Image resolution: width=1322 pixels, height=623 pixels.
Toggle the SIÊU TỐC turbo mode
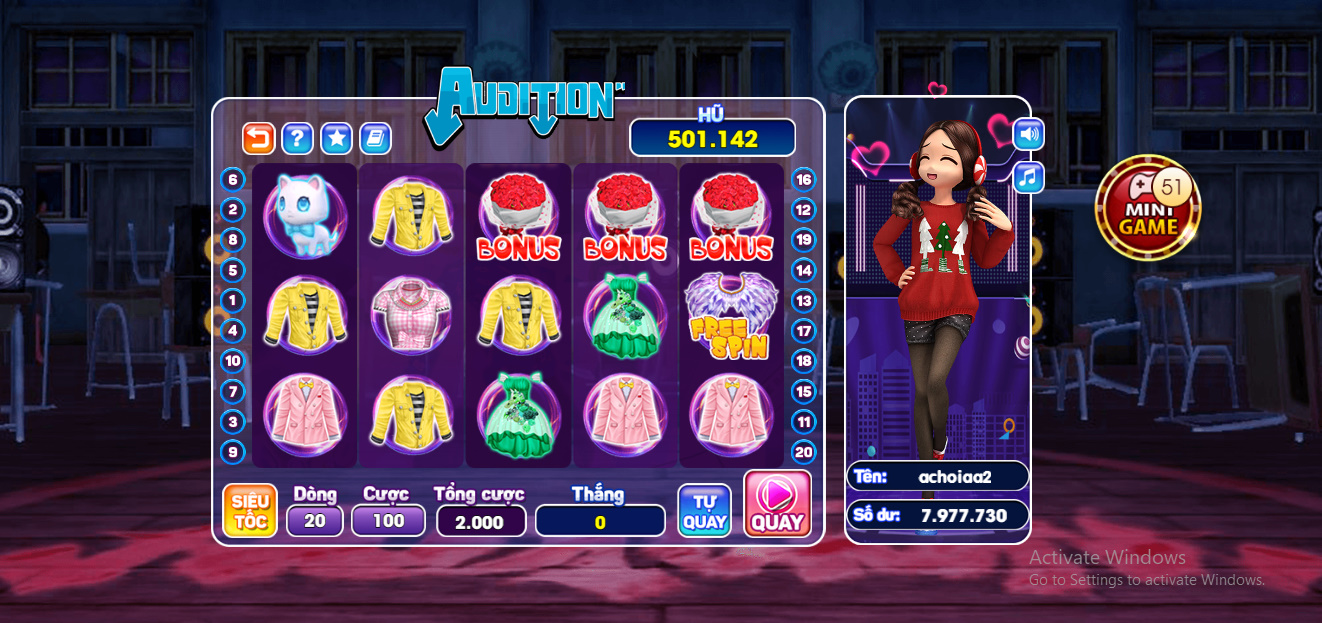(x=249, y=510)
